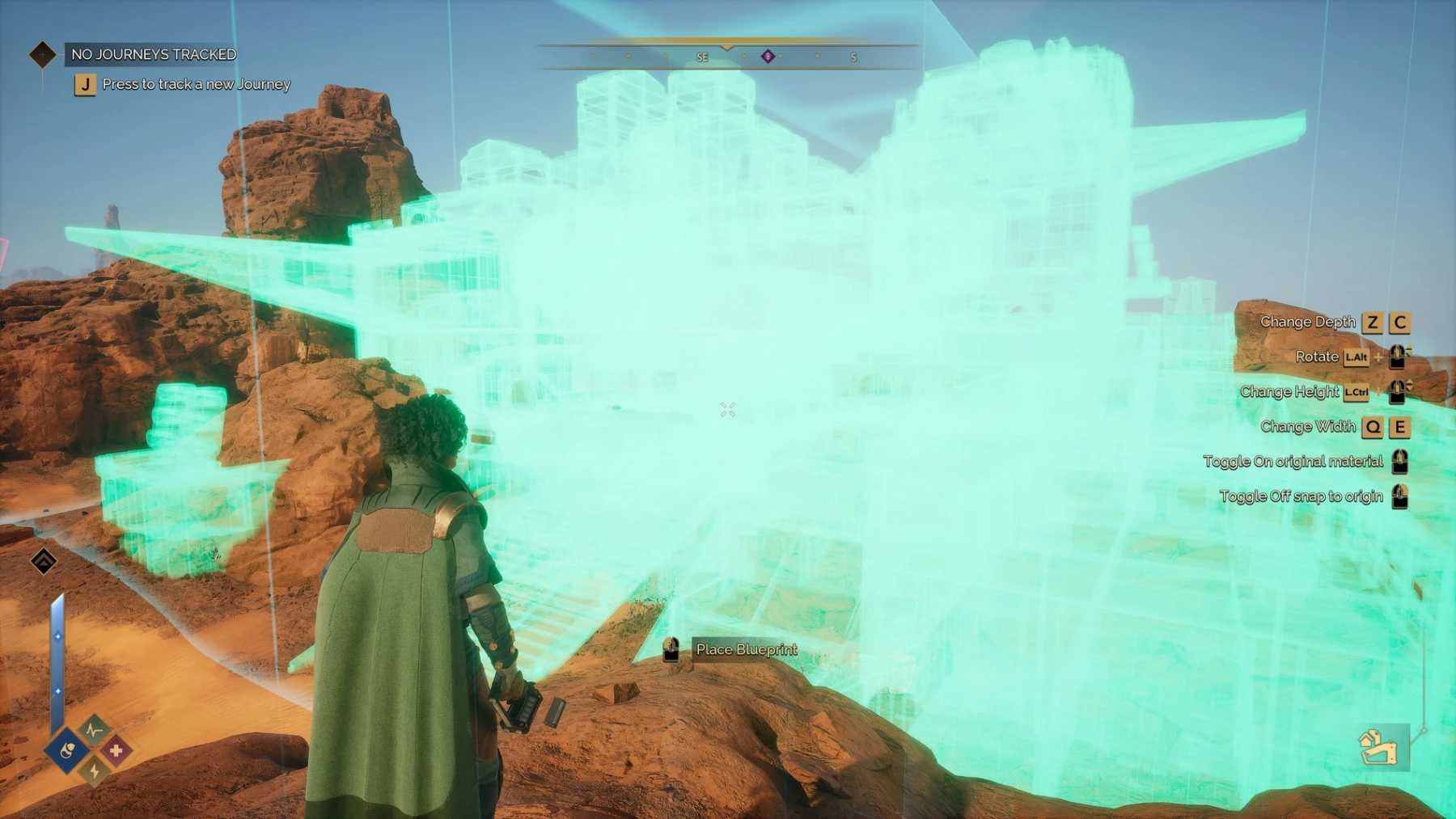
Task: Click the green pulse status diamond icon
Action: (92, 731)
